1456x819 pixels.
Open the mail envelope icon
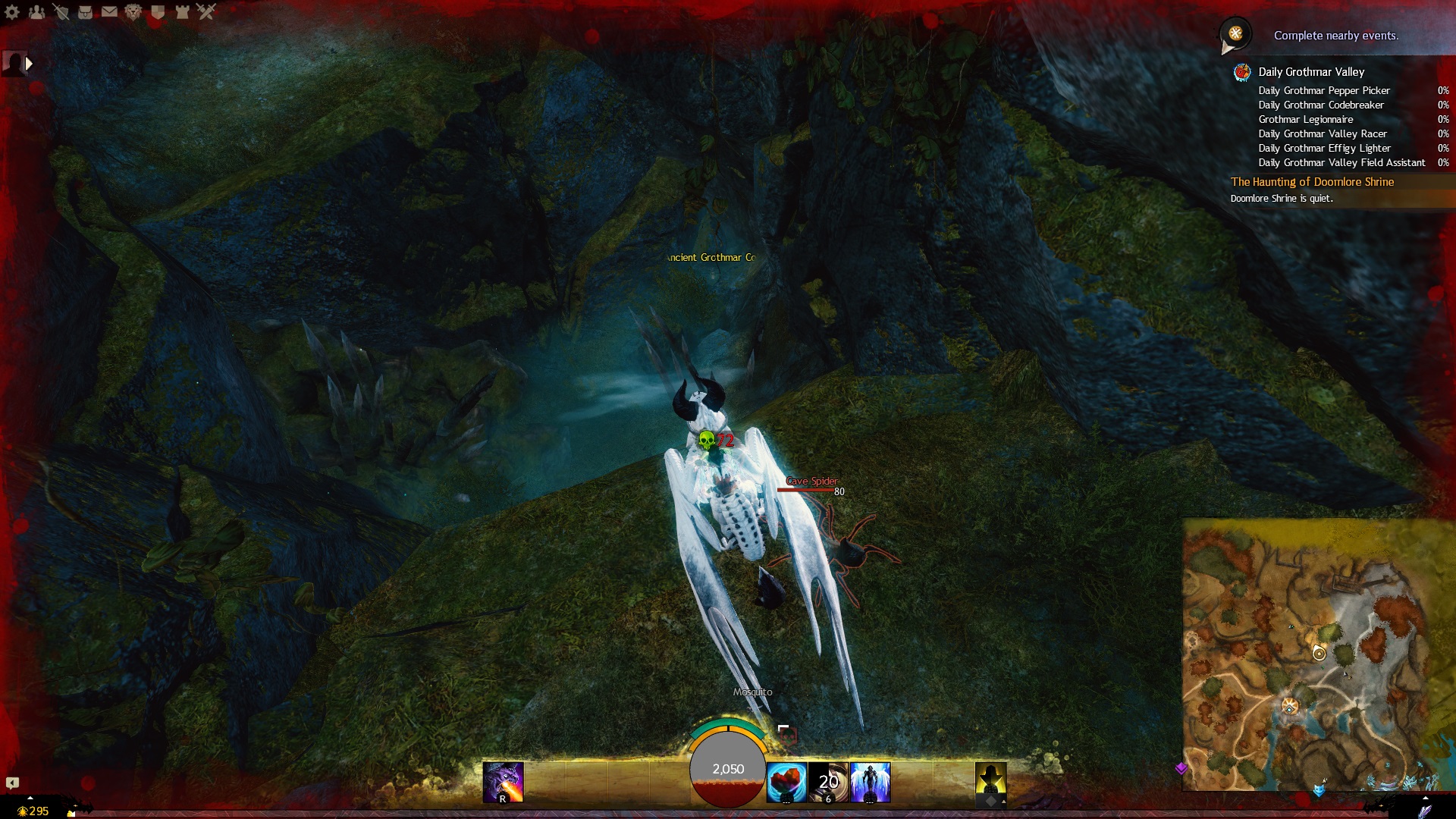109,11
